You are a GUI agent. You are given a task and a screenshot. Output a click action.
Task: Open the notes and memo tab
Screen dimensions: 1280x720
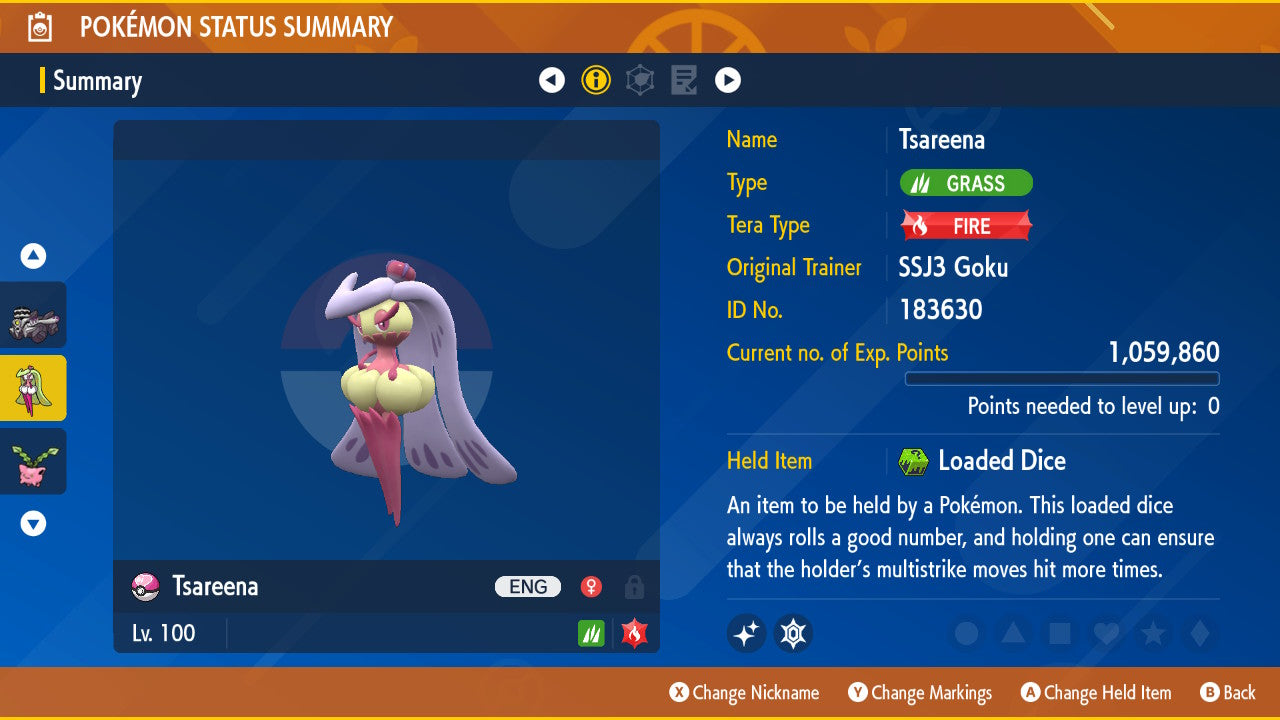[x=684, y=80]
